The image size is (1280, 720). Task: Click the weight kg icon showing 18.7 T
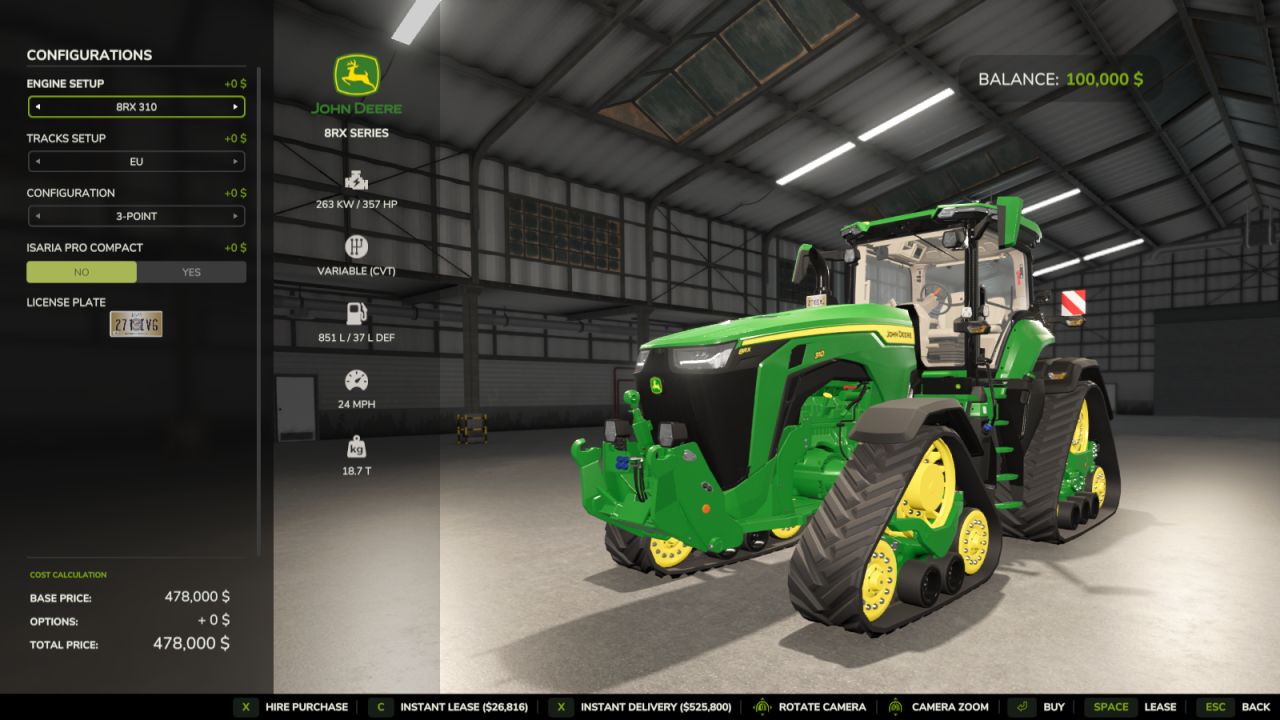click(357, 445)
